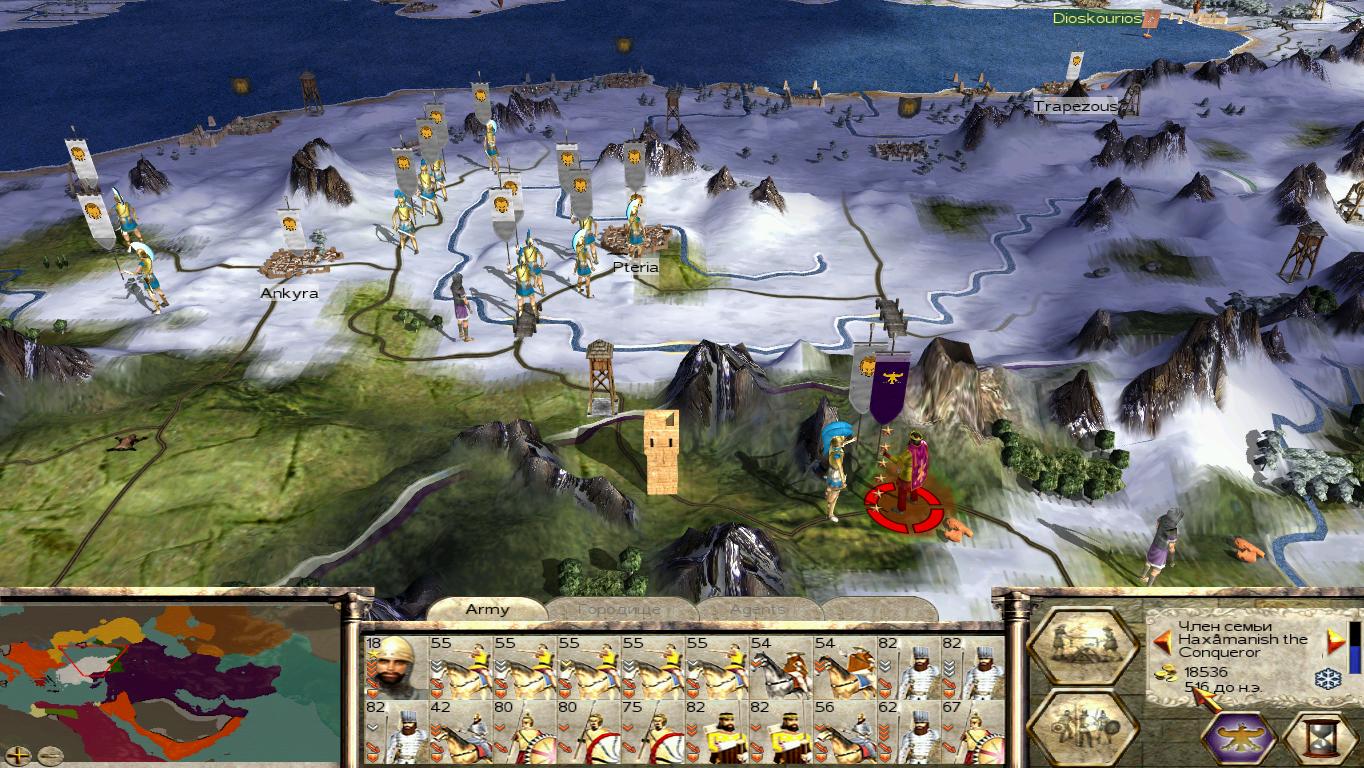Open the Городище settlement tab
This screenshot has height=768, width=1364.
620,609
